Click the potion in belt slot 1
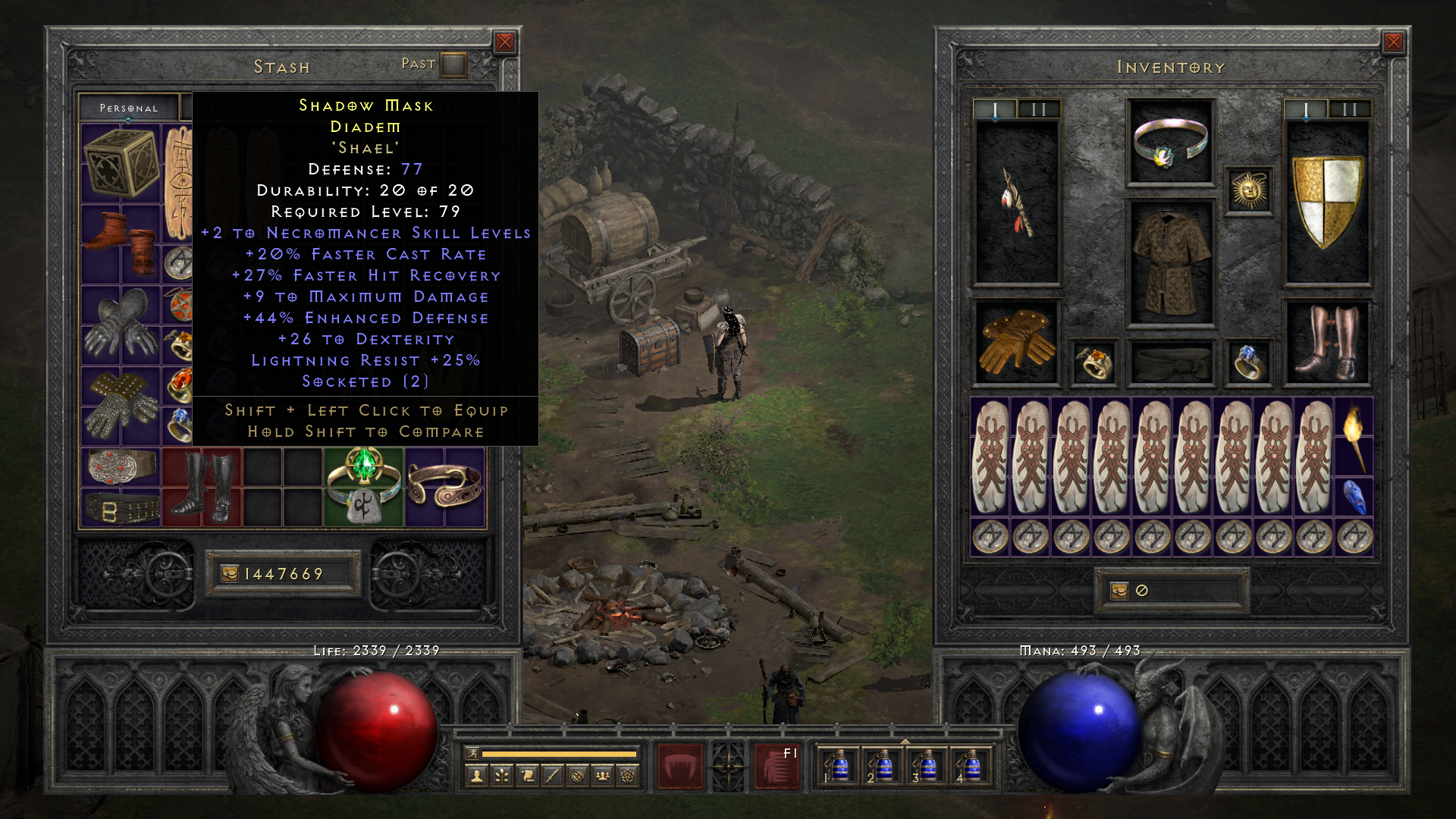 (840, 768)
